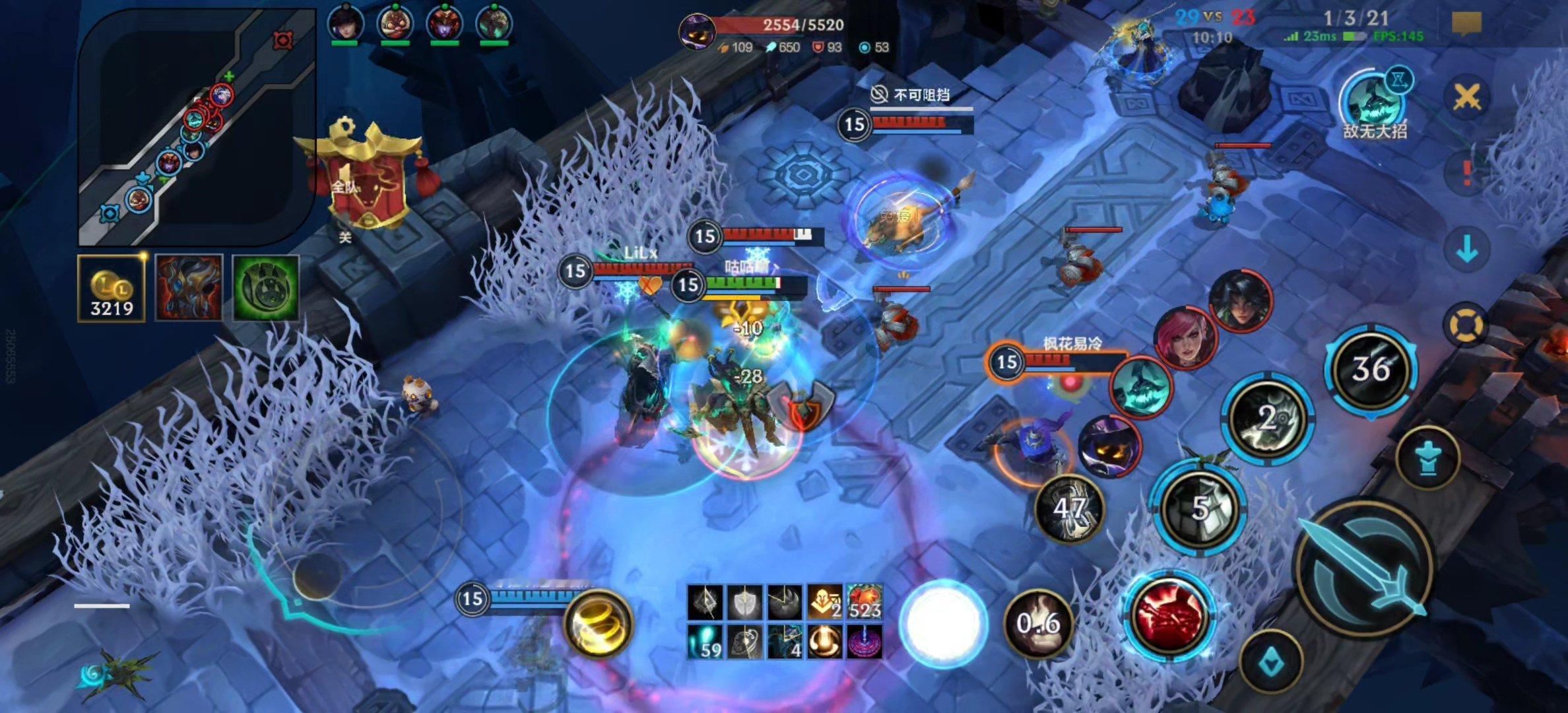
Task: Buy the recommended green paw item
Action: 266,289
